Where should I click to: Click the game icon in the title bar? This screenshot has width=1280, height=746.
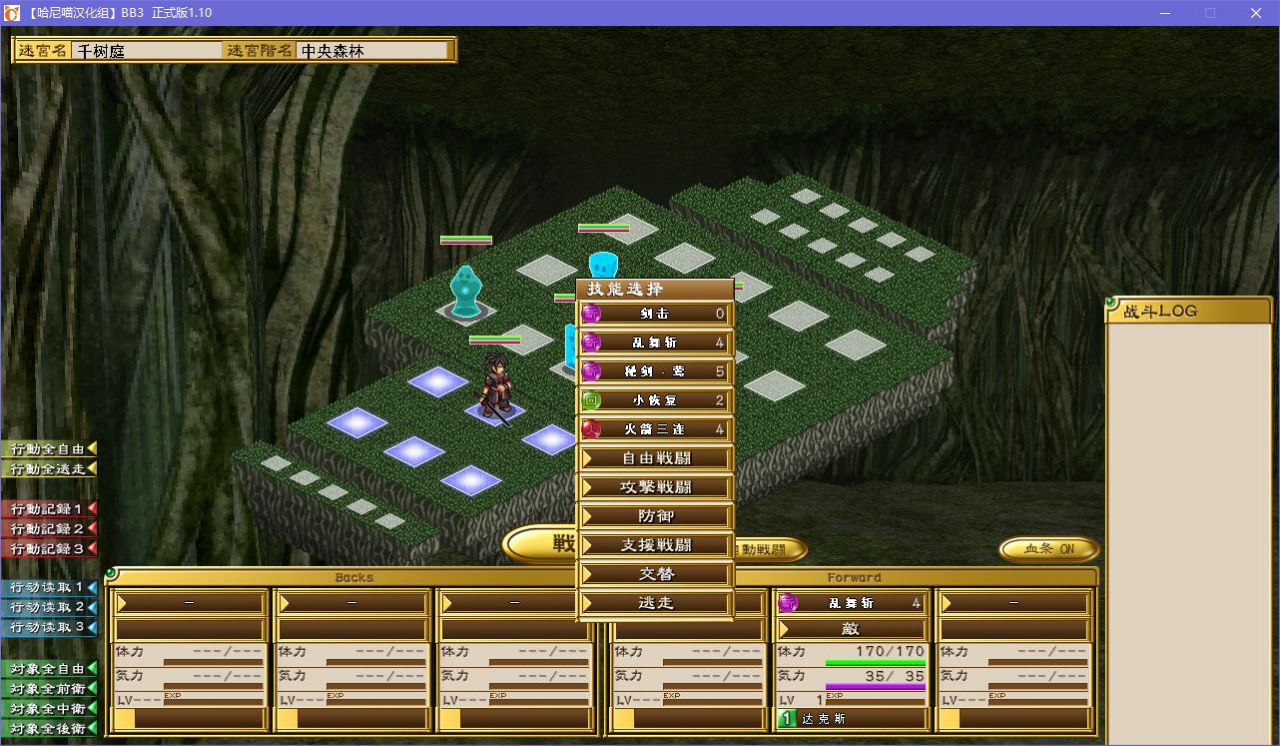(x=11, y=13)
